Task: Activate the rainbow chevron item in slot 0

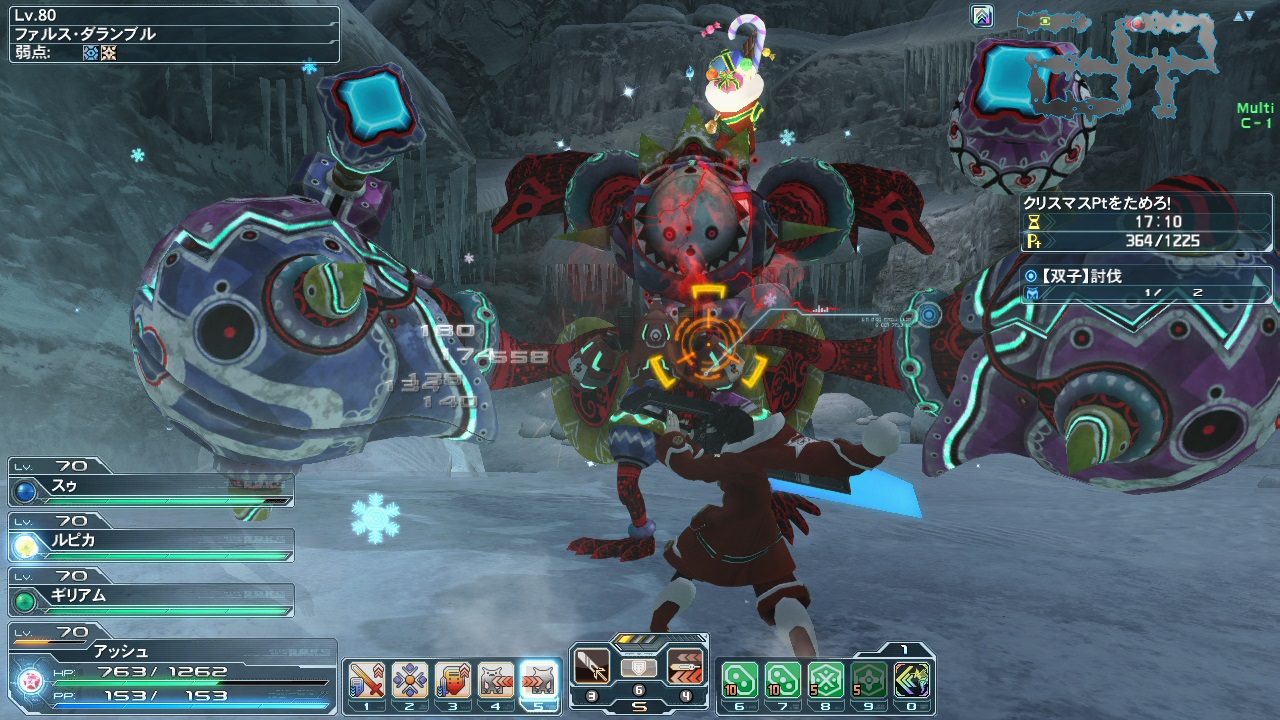Action: pyautogui.click(x=912, y=680)
